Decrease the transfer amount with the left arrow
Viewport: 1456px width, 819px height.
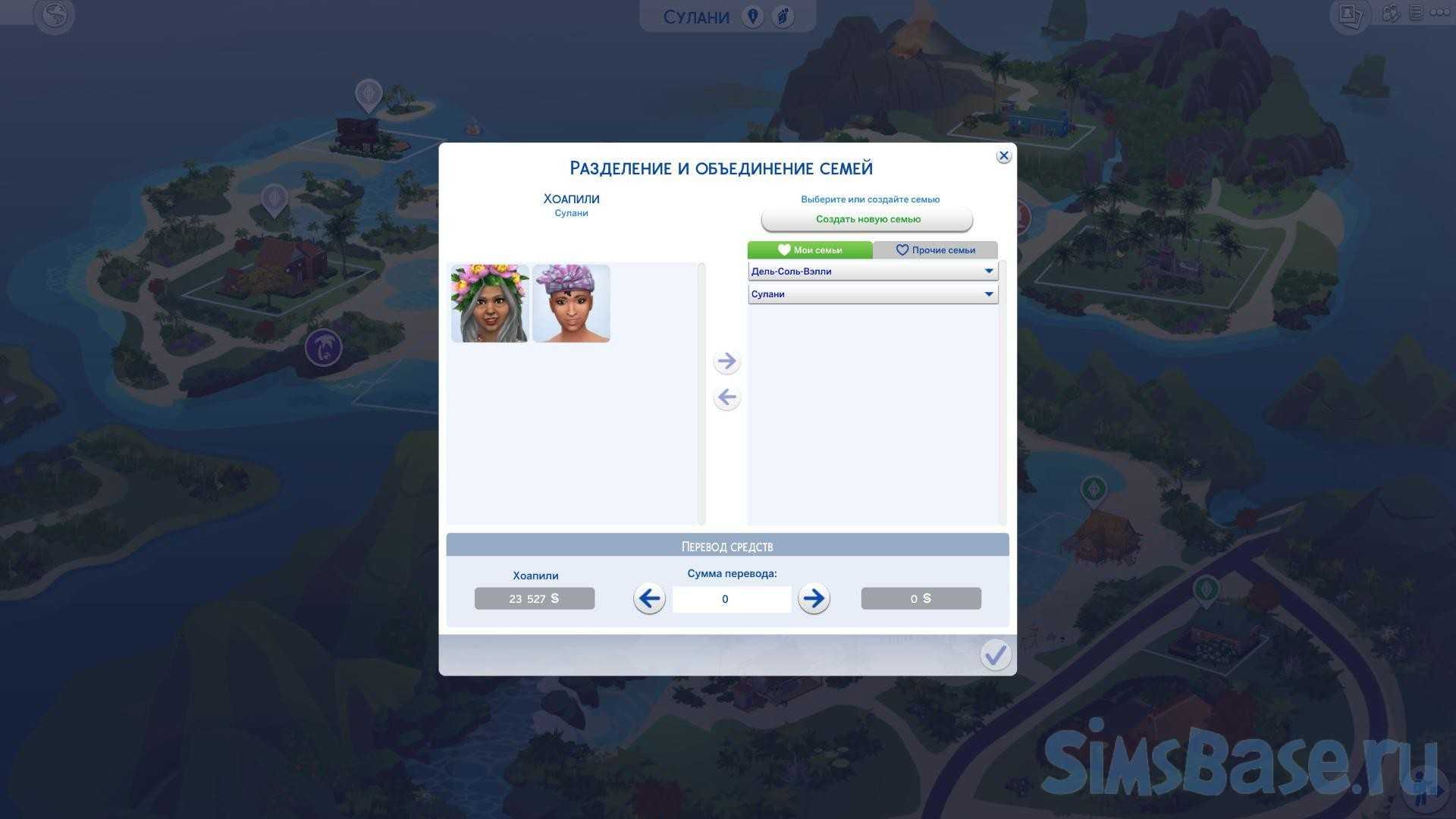(x=649, y=598)
